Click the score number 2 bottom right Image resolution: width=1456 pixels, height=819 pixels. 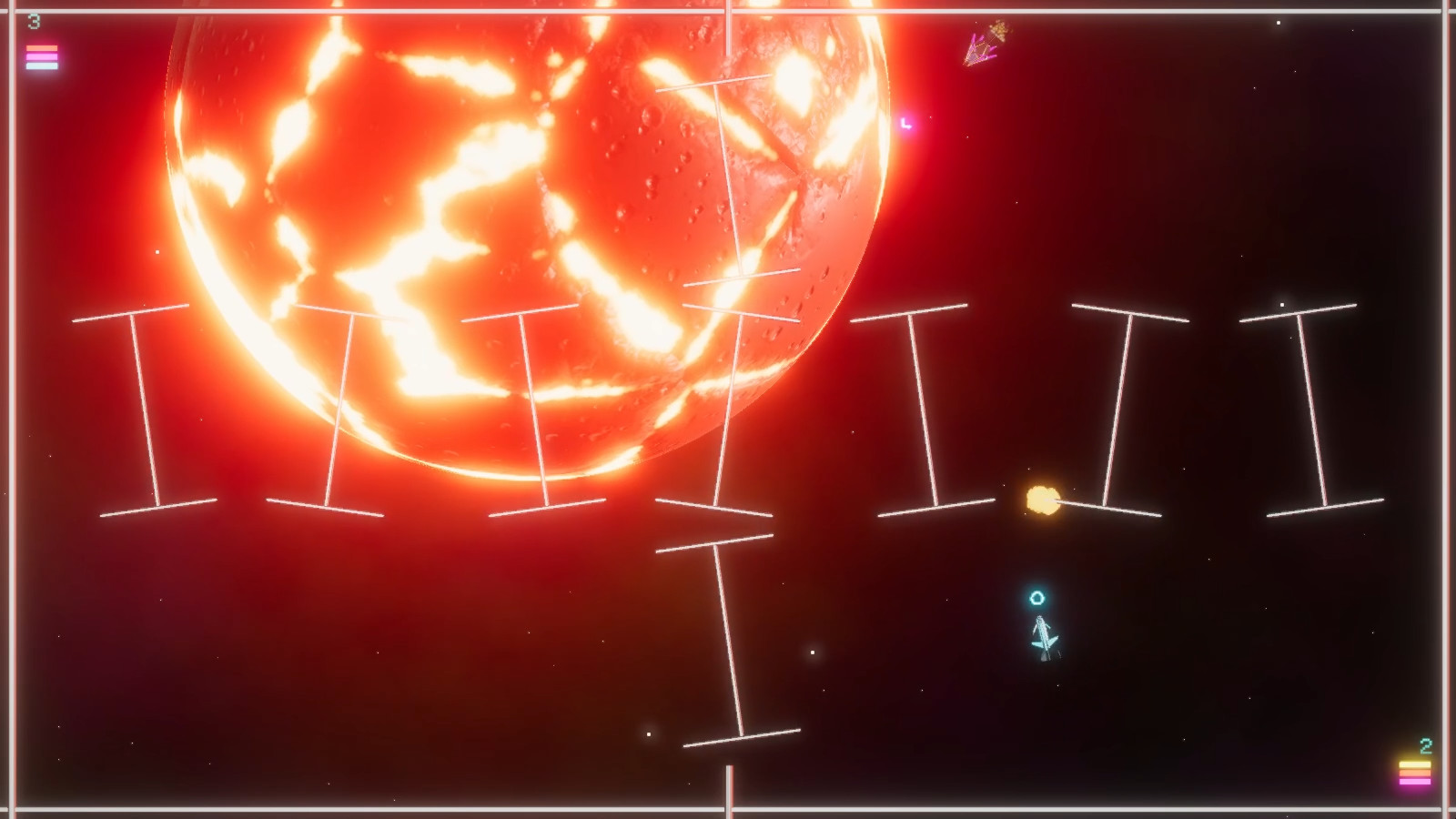1426,744
